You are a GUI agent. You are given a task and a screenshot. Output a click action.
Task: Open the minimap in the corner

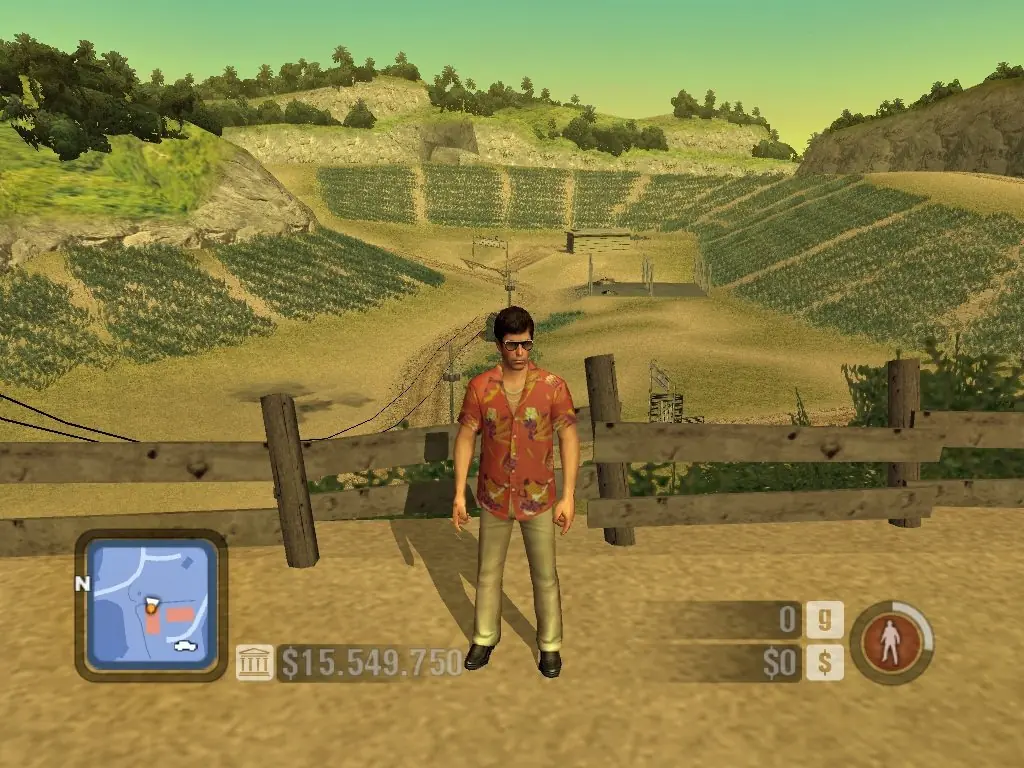150,604
